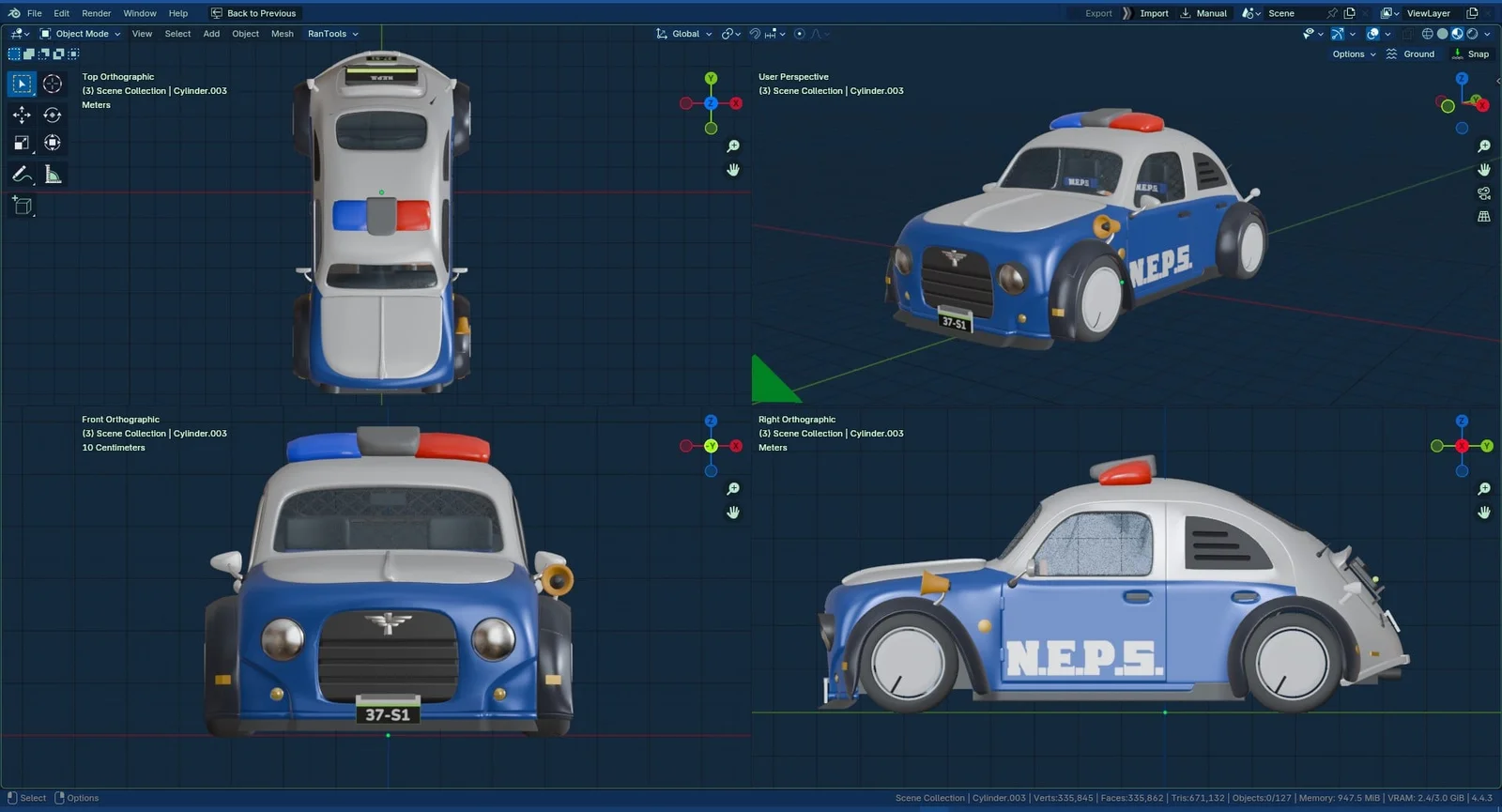Enable the Ground option near Snap
Screen dimensions: 1502x812
pyautogui.click(x=1412, y=54)
